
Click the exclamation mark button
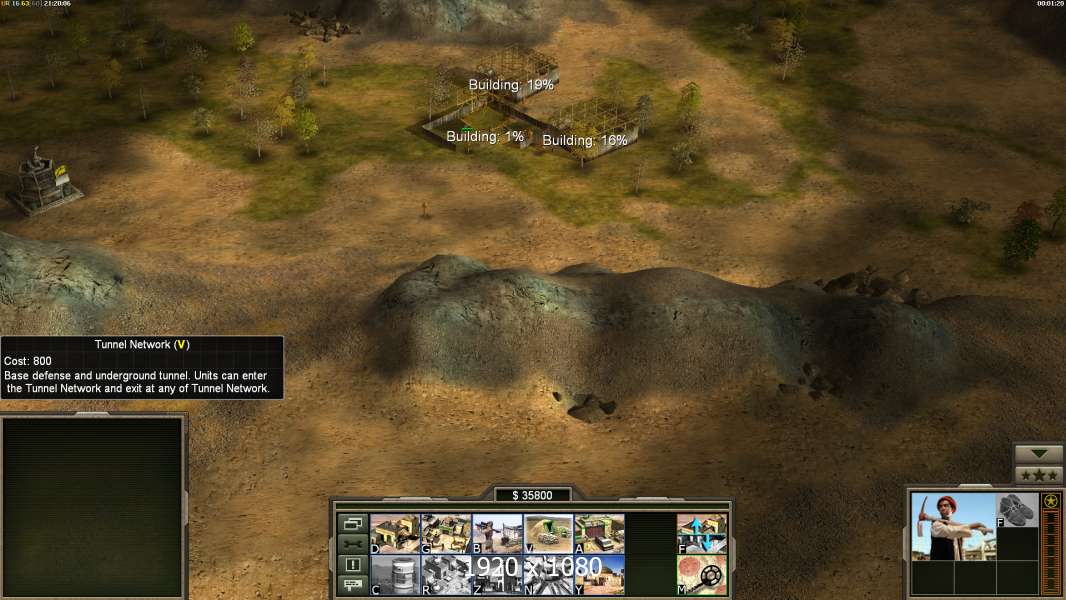[352, 565]
